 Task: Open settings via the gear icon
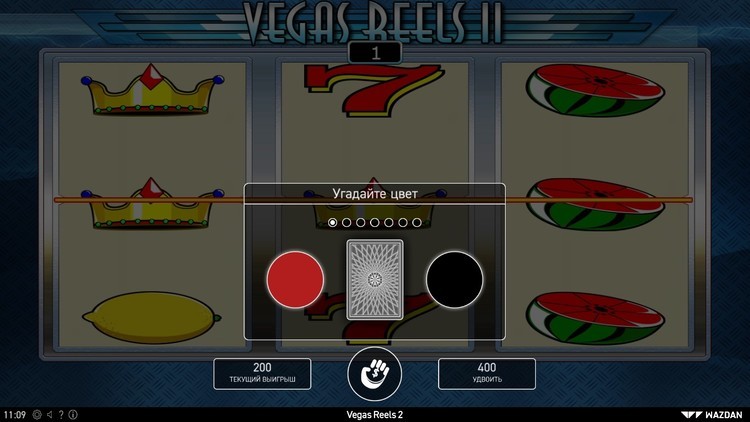pyautogui.click(x=37, y=414)
